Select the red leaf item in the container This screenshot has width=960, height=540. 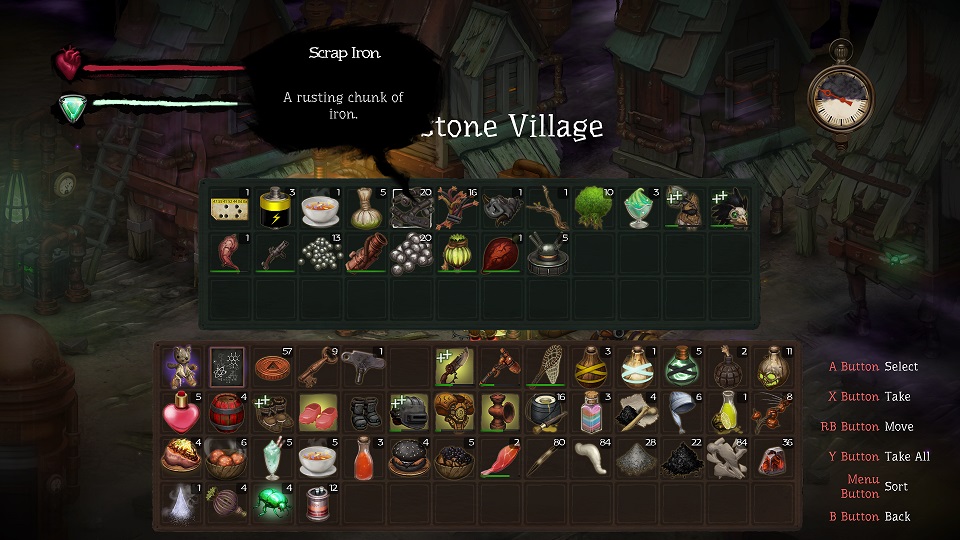tap(502, 254)
